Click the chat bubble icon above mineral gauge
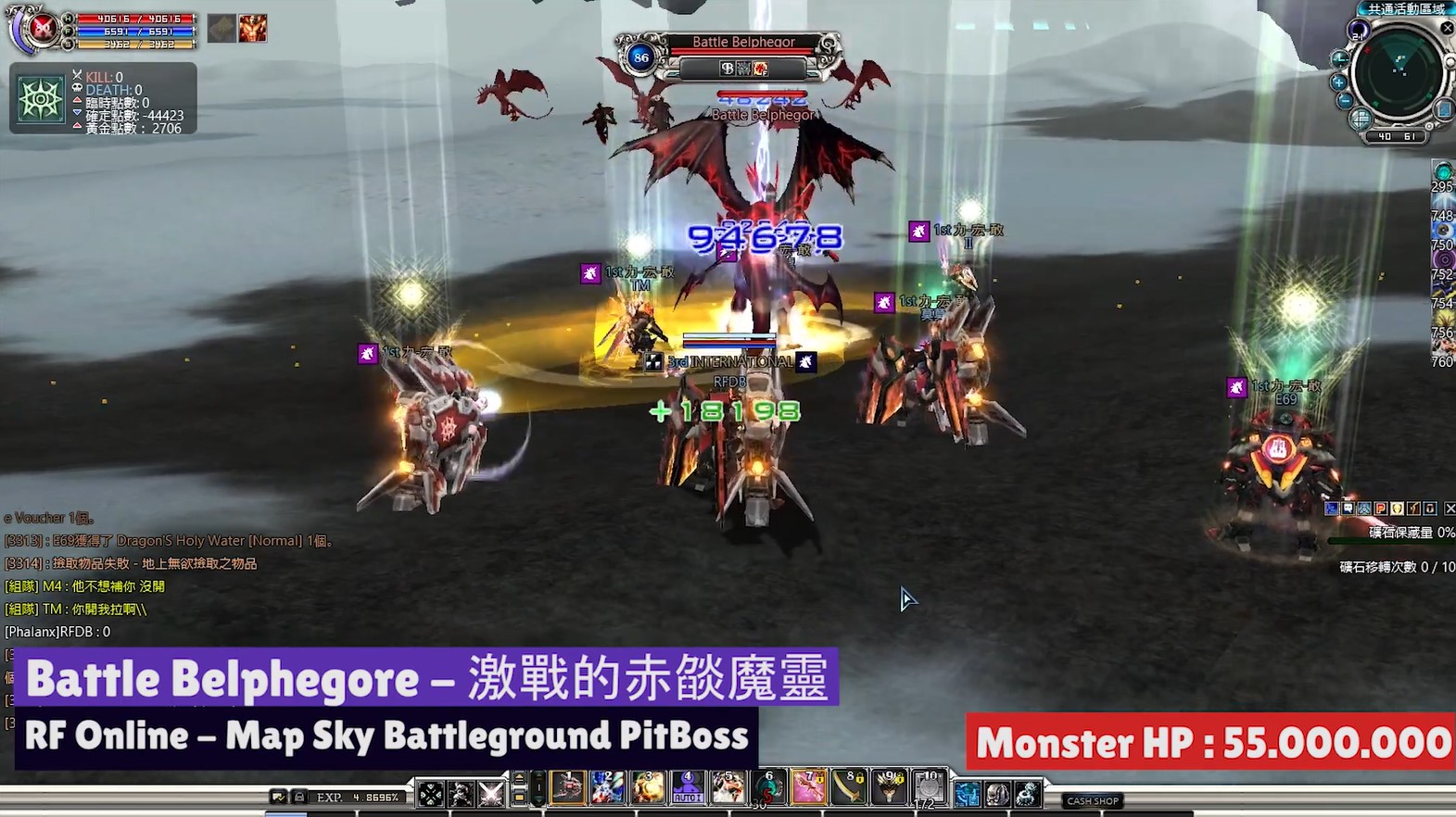This screenshot has height=817, width=1456. [1348, 509]
